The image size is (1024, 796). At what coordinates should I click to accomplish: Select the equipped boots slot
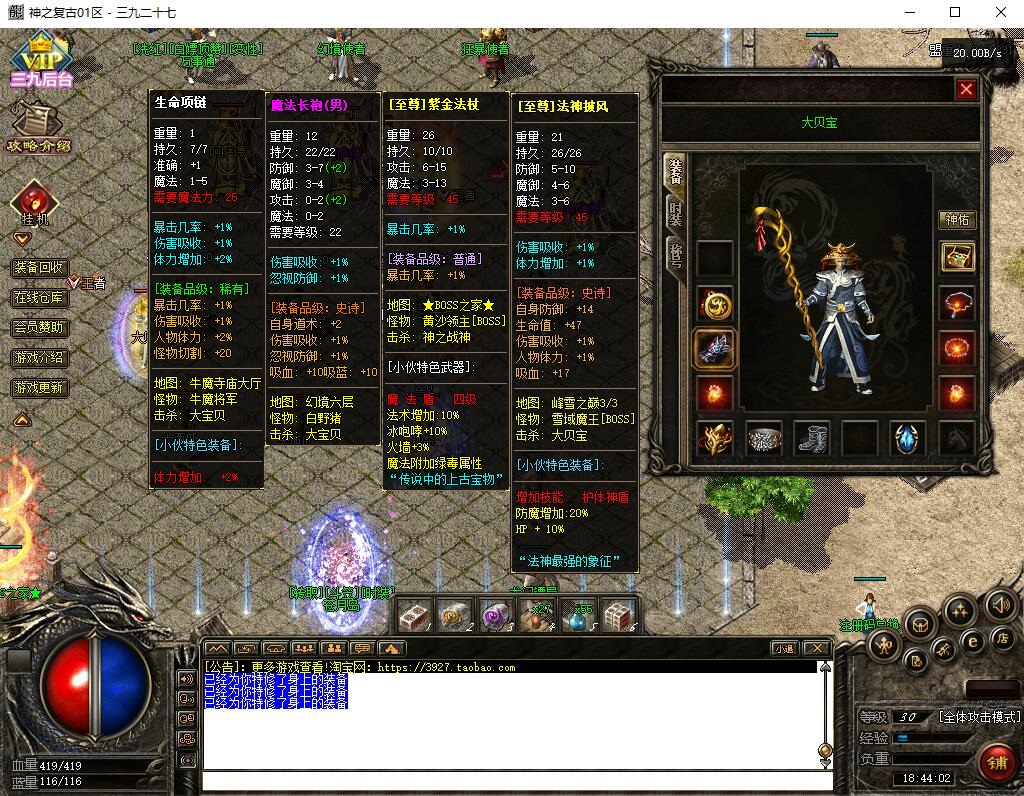[x=812, y=438]
